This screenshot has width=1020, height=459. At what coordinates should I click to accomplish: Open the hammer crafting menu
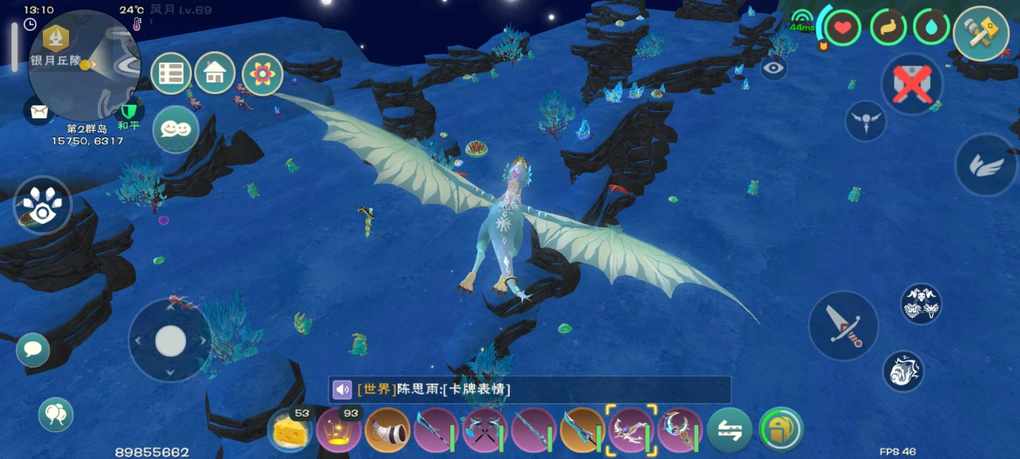(980, 33)
